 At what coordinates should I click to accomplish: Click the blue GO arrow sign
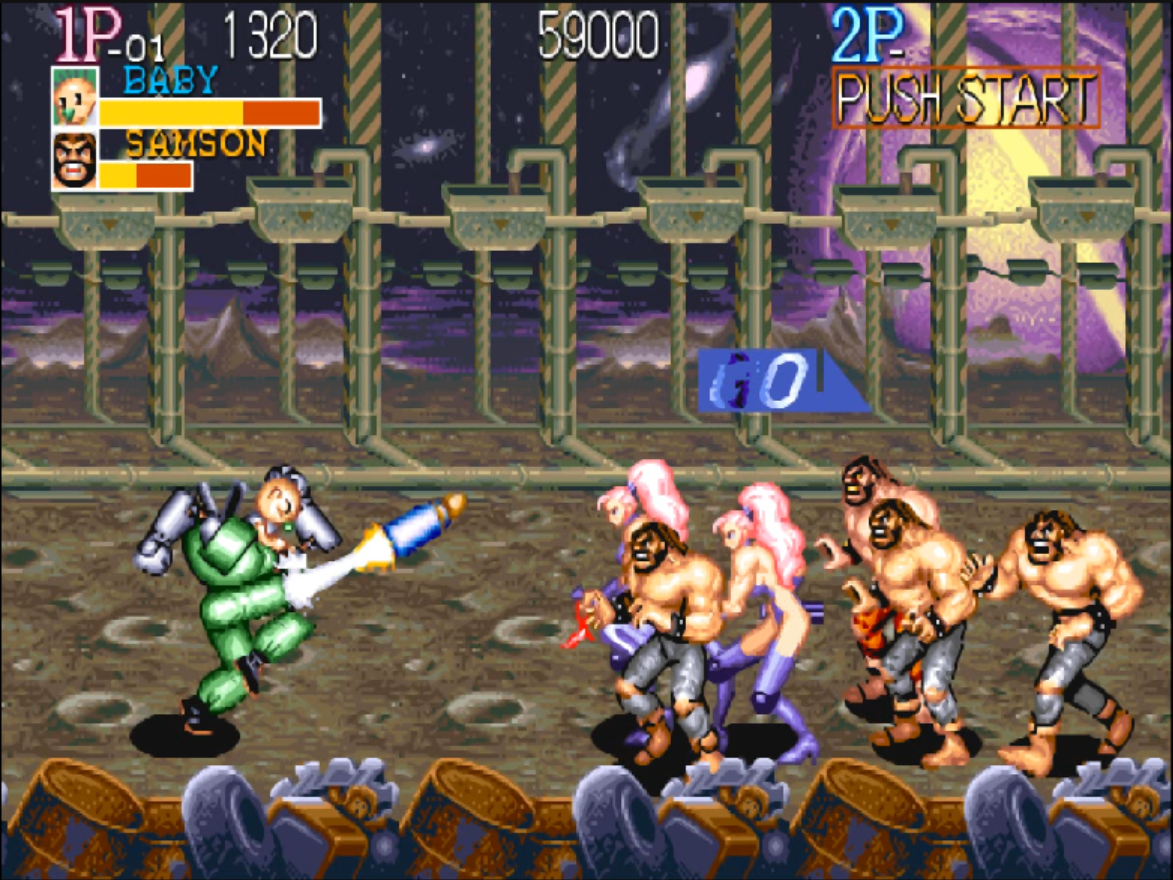[775, 380]
